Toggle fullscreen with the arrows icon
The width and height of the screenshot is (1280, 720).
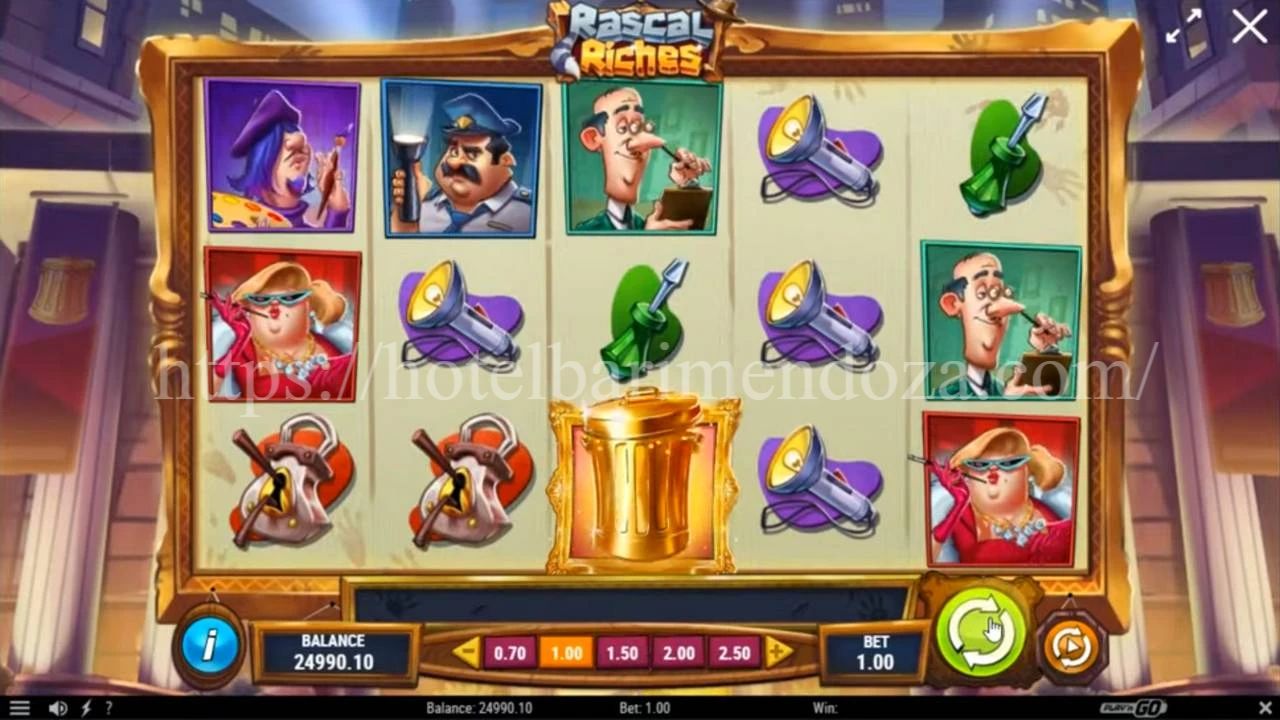click(1184, 27)
